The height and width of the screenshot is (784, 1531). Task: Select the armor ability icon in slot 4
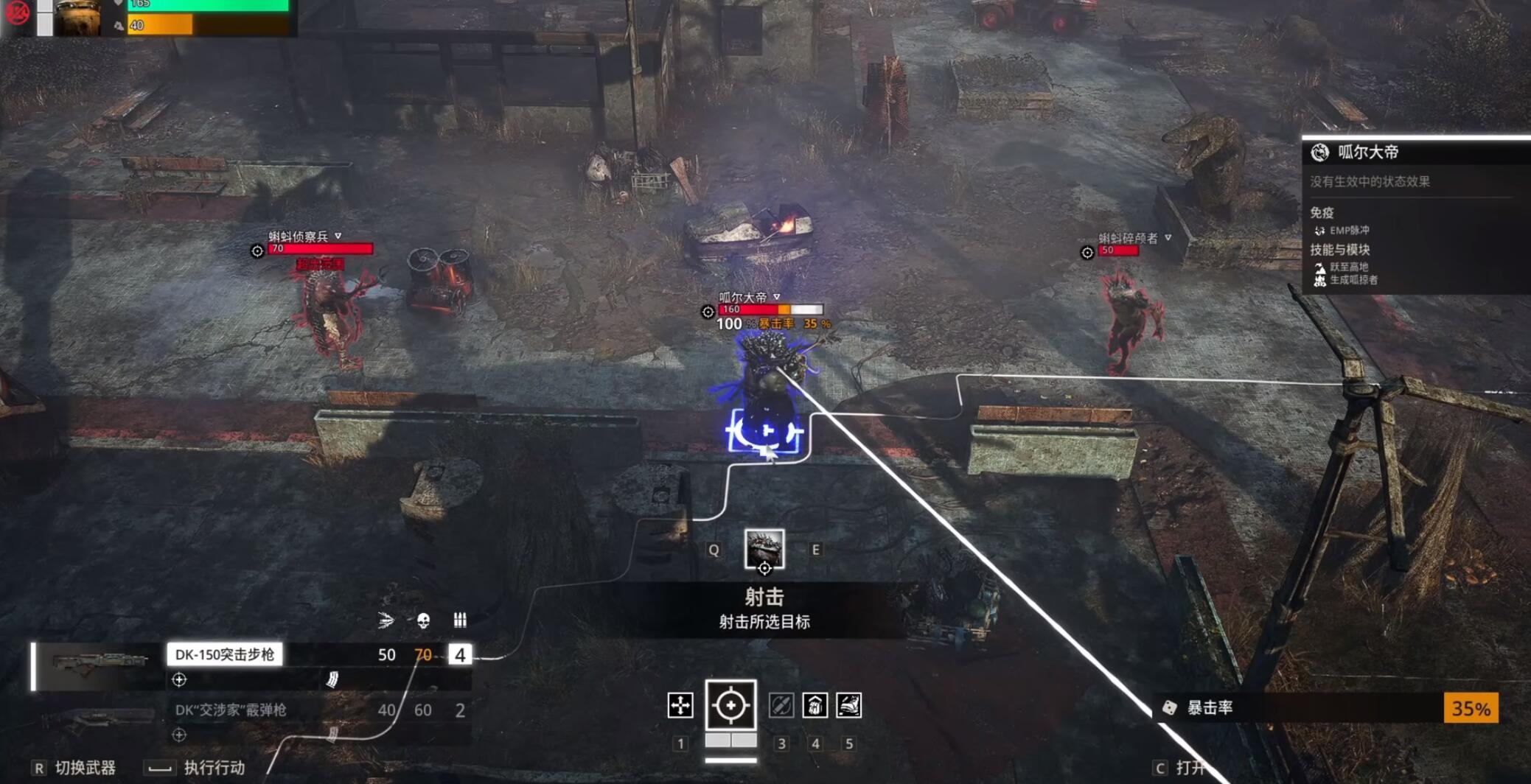coord(815,706)
